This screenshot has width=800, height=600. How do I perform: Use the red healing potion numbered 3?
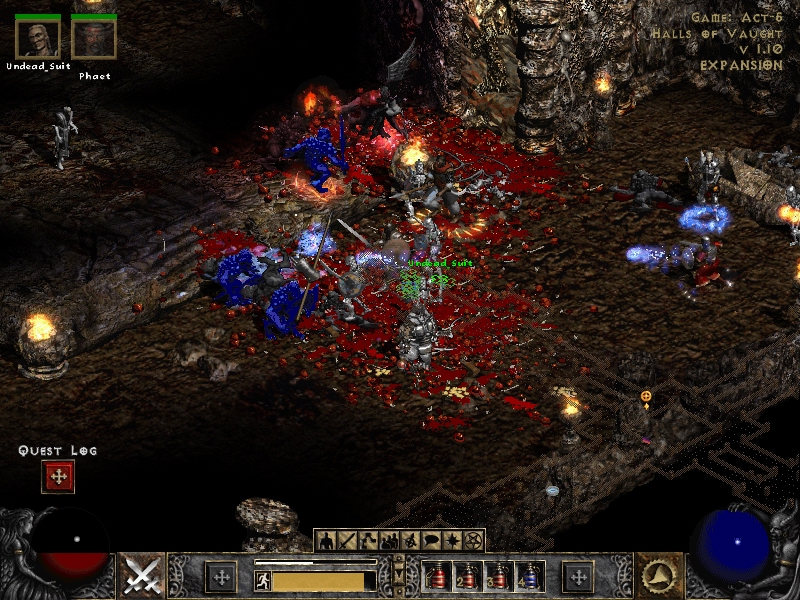click(x=498, y=577)
